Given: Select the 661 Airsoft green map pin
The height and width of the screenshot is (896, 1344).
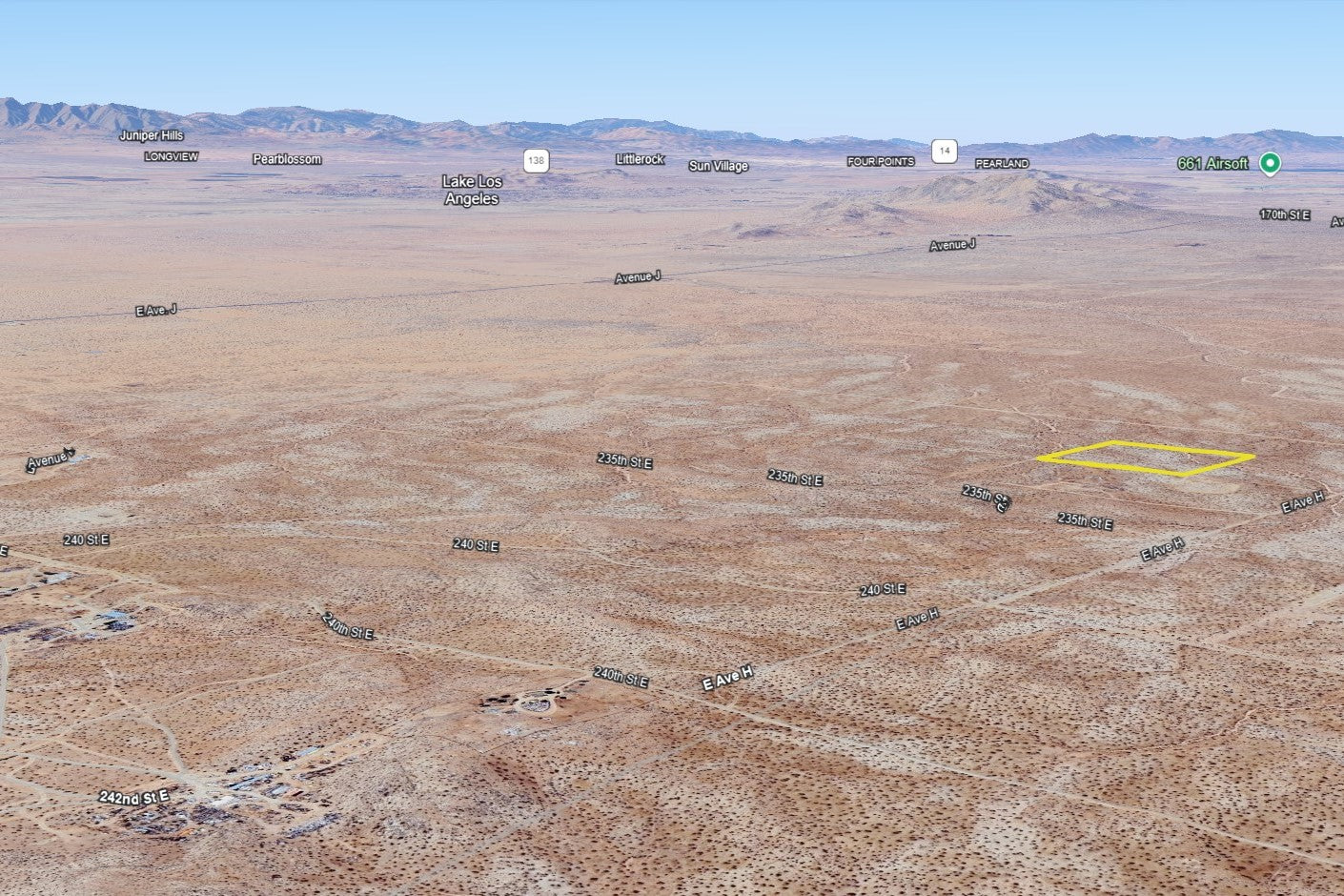Looking at the screenshot, I should 1269,163.
